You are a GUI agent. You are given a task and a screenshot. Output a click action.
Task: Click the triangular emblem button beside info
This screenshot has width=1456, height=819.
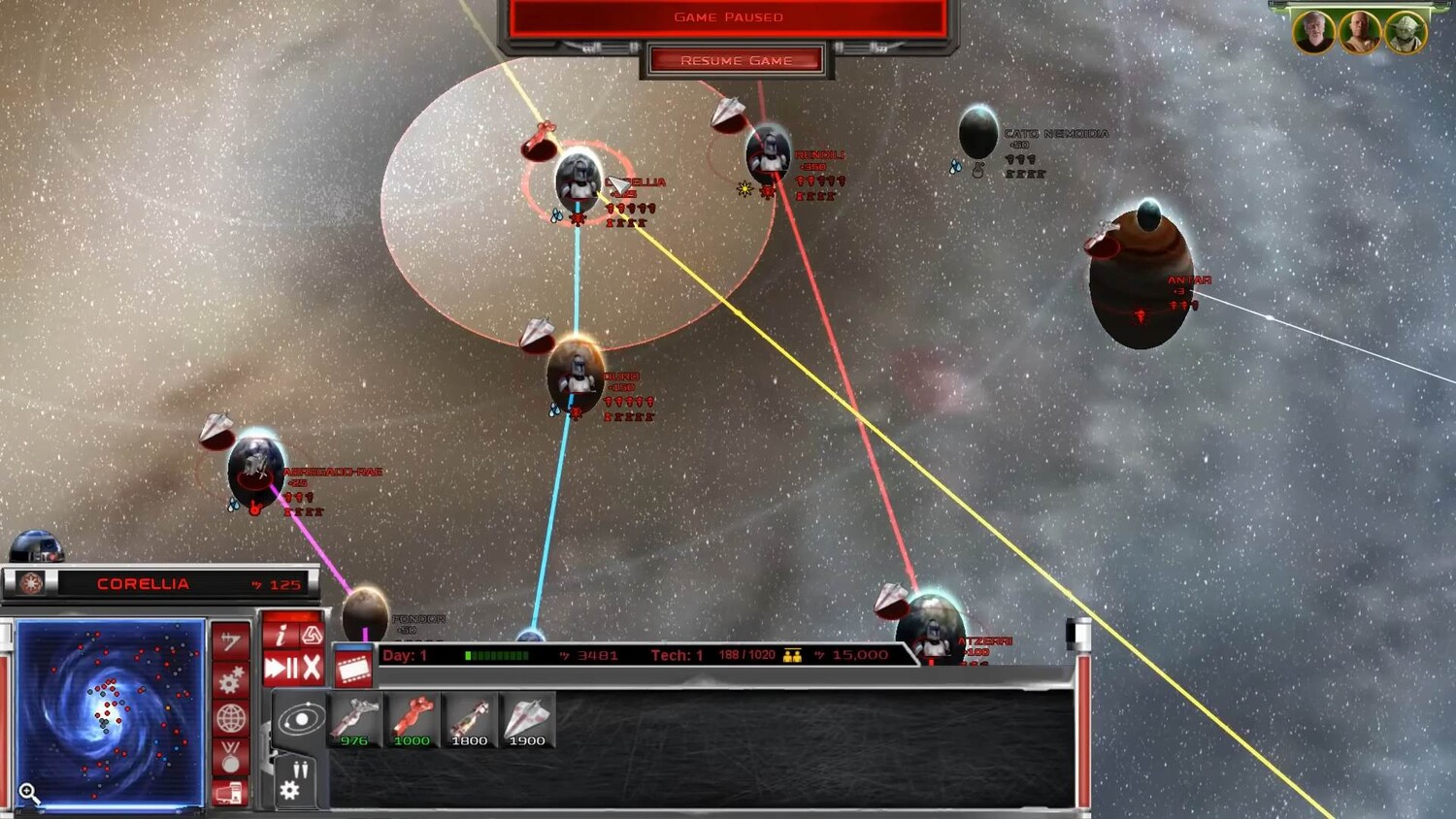click(x=311, y=636)
